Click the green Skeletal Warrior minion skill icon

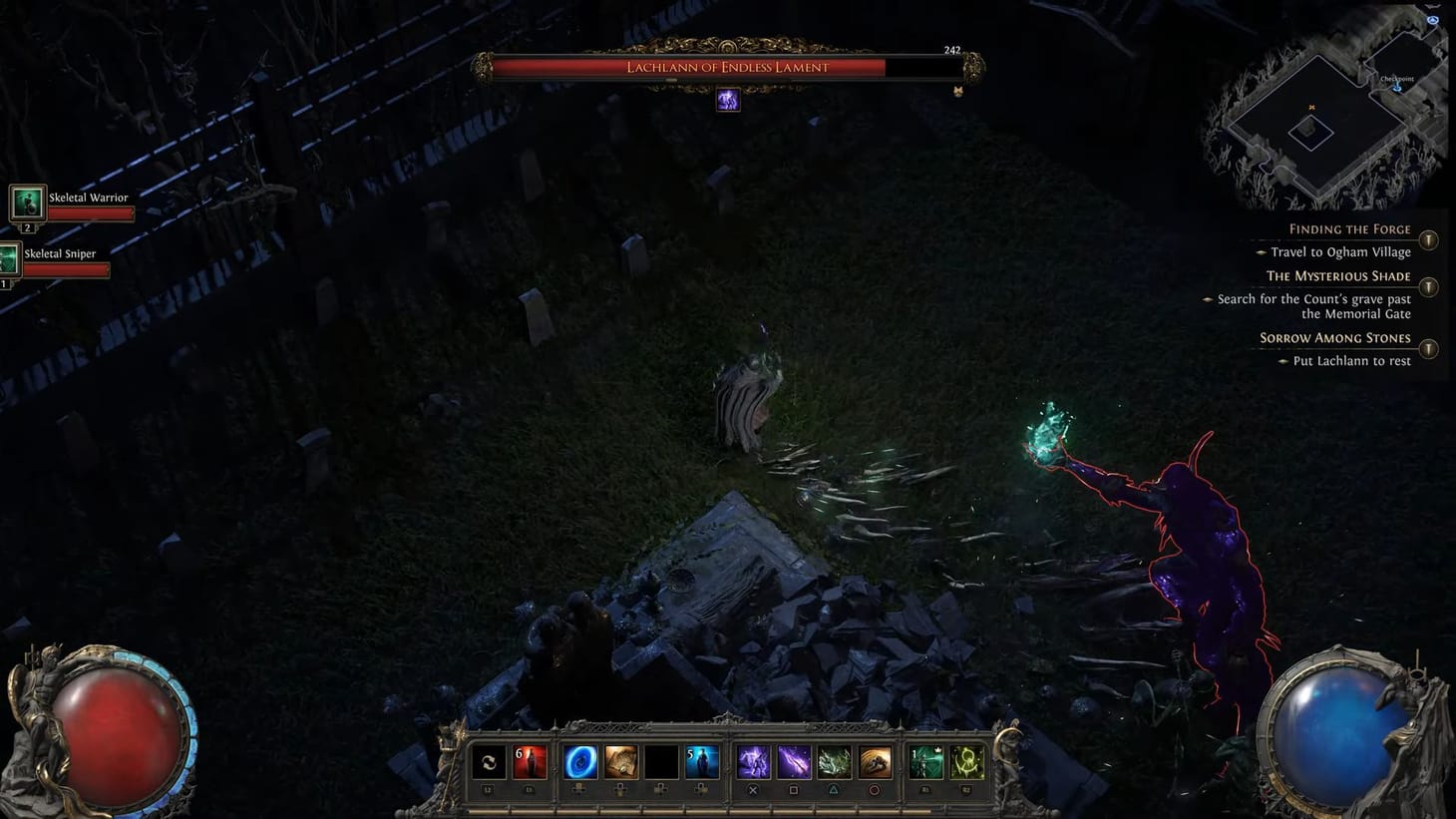(x=926, y=763)
